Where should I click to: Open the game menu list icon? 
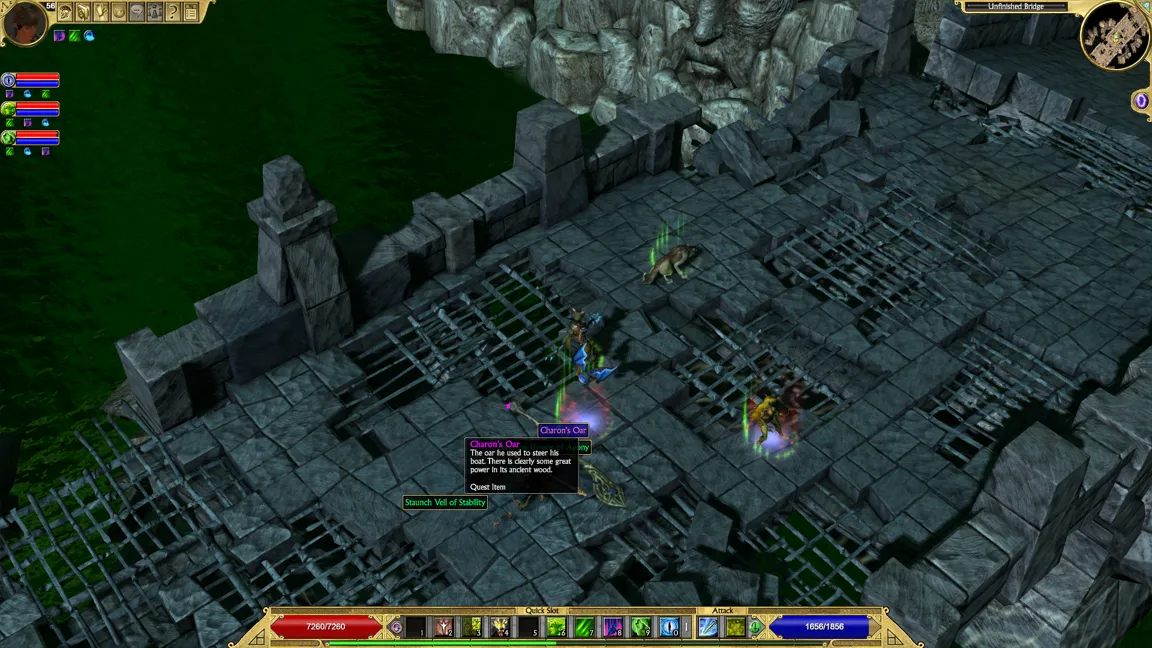pyautogui.click(x=191, y=12)
